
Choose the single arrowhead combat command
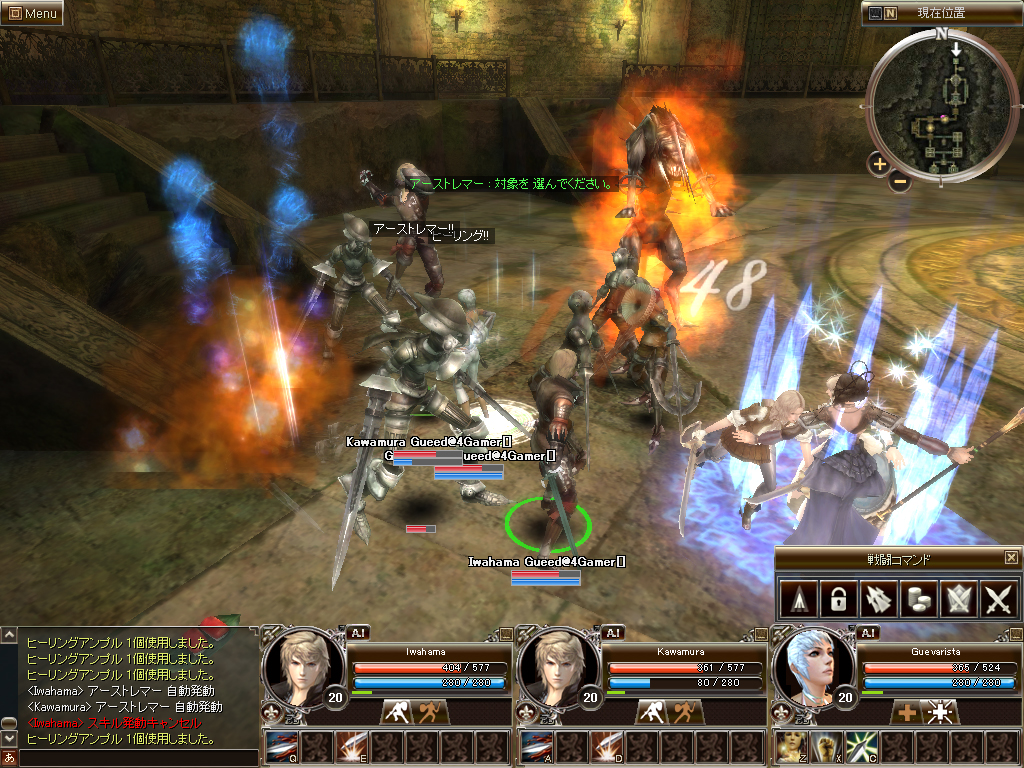796,599
